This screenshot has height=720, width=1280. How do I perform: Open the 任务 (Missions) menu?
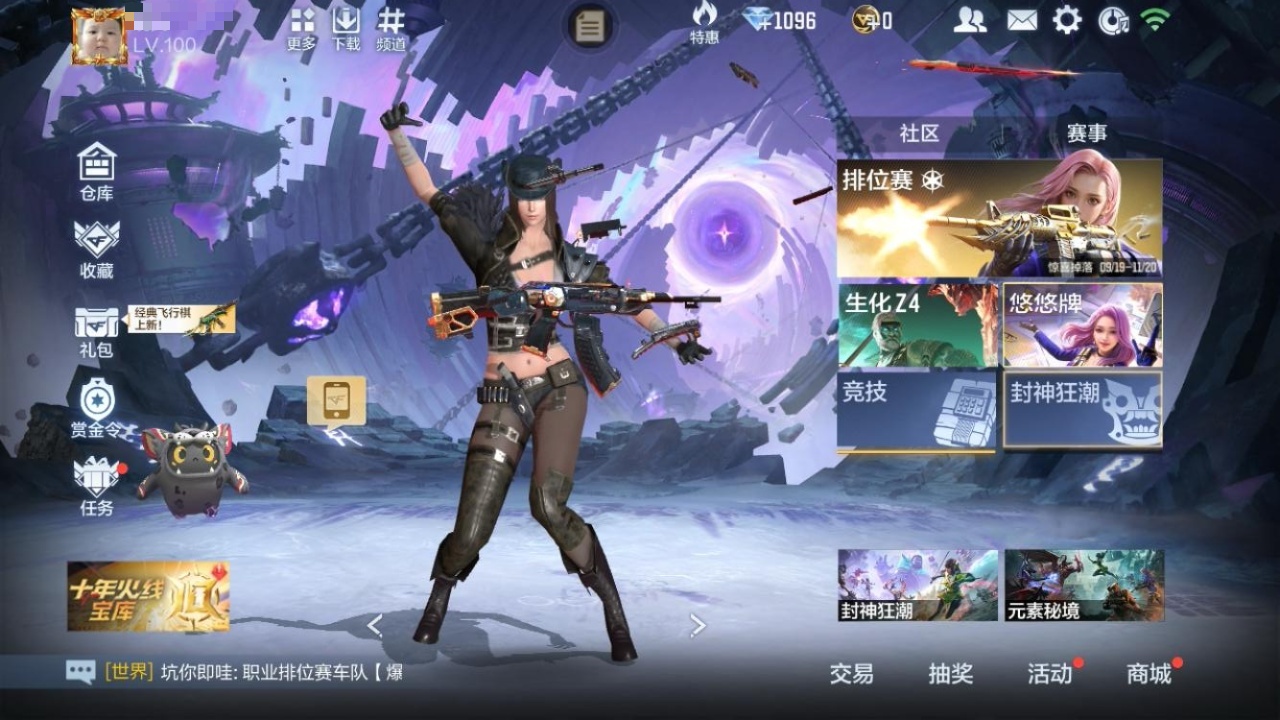click(x=97, y=485)
